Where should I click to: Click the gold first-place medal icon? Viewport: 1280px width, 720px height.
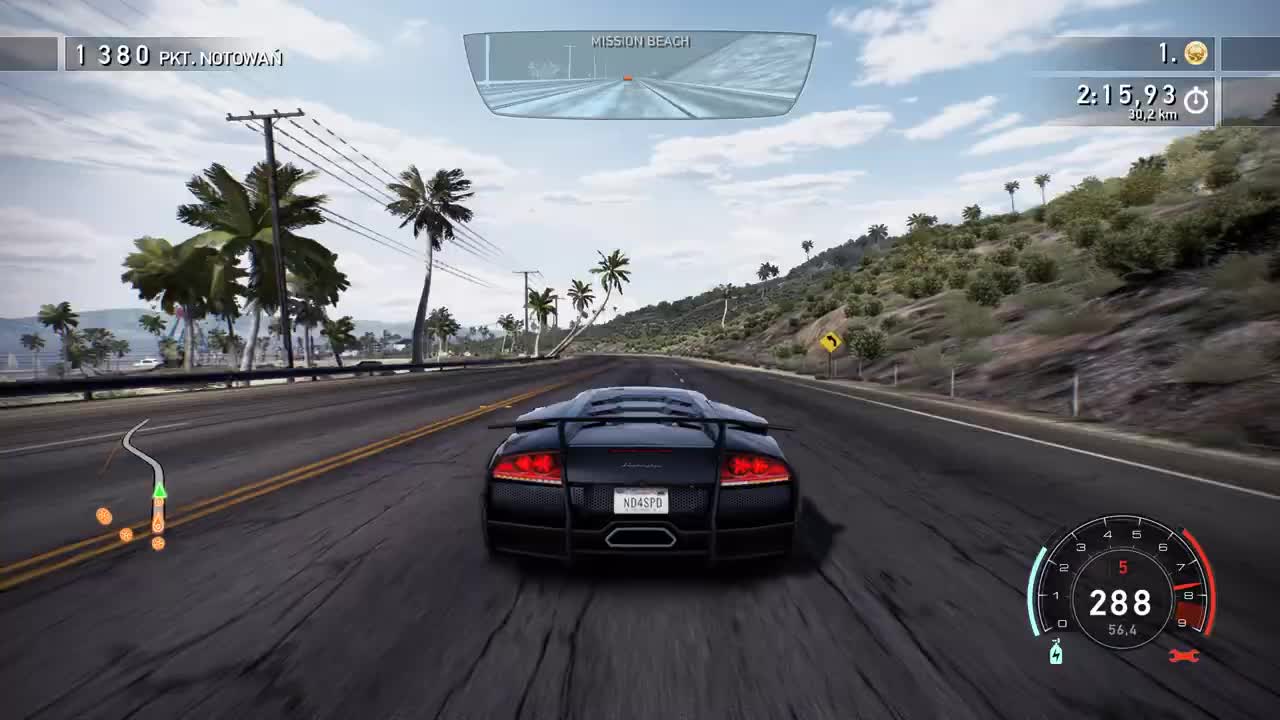click(1195, 53)
